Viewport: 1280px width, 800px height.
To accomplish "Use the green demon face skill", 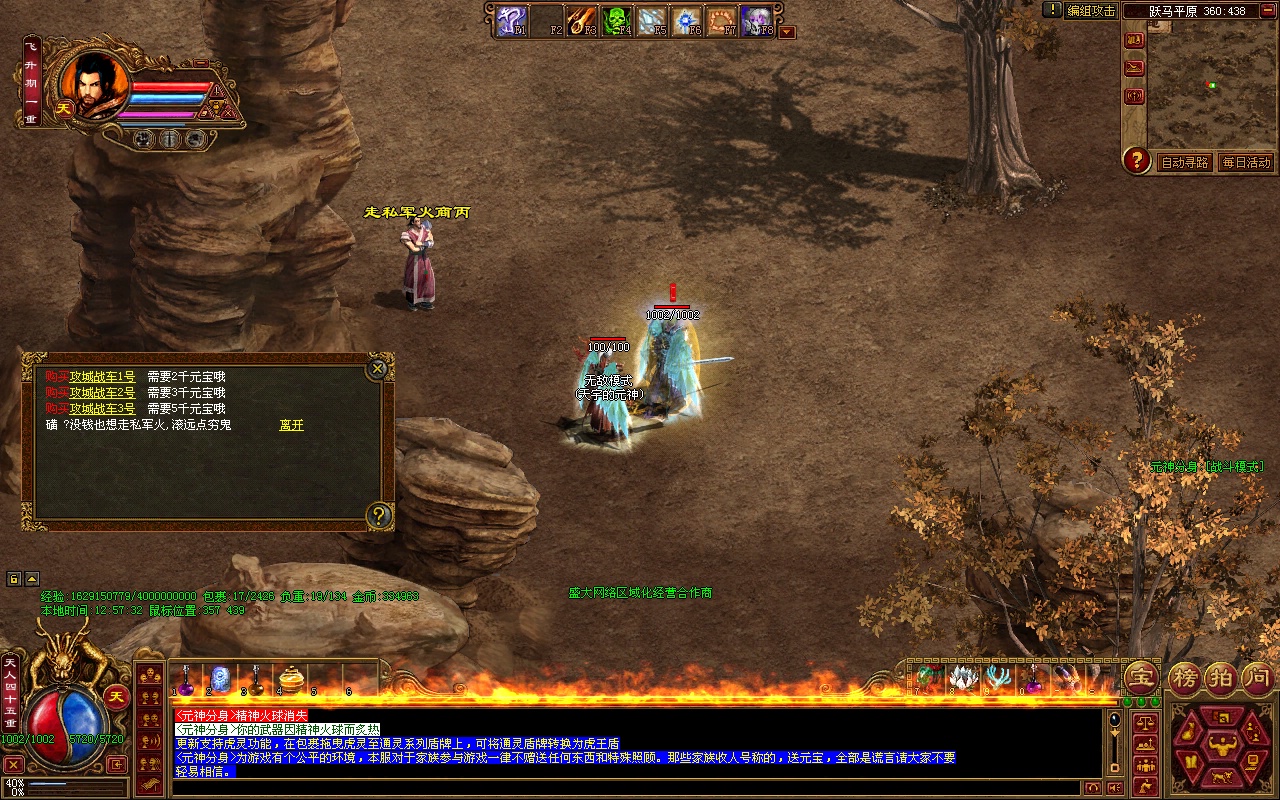I will pos(616,20).
